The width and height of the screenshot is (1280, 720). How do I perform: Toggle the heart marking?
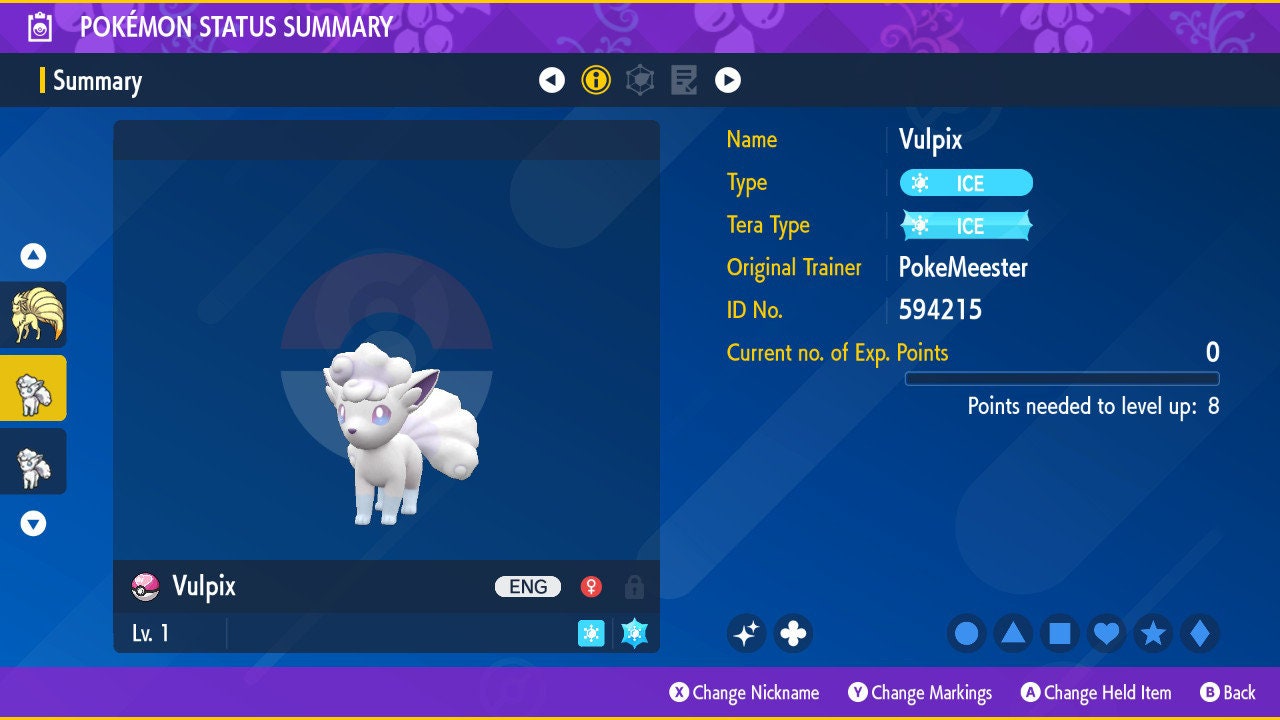pyautogui.click(x=1106, y=633)
